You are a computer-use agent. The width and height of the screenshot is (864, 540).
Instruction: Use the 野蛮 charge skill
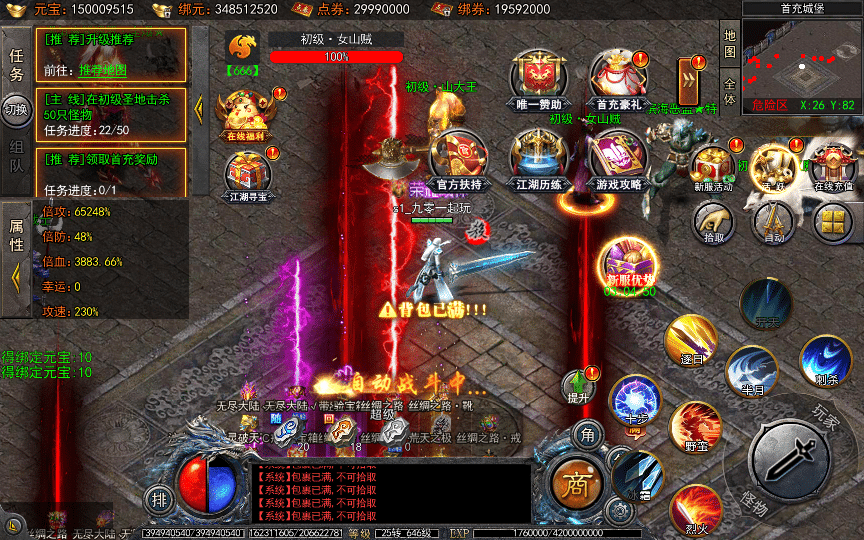click(694, 424)
